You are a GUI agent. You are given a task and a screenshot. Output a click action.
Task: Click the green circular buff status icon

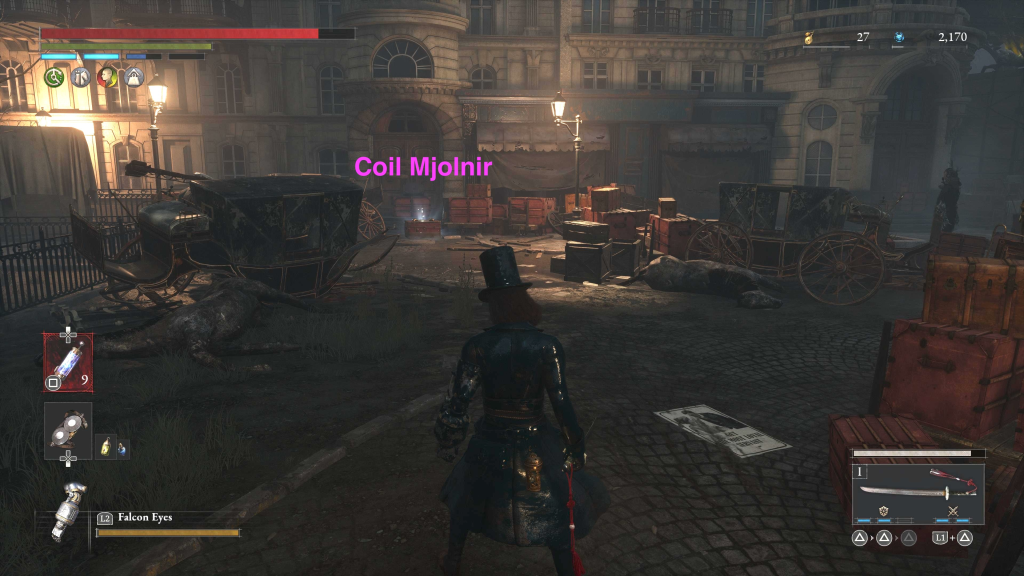coord(54,76)
